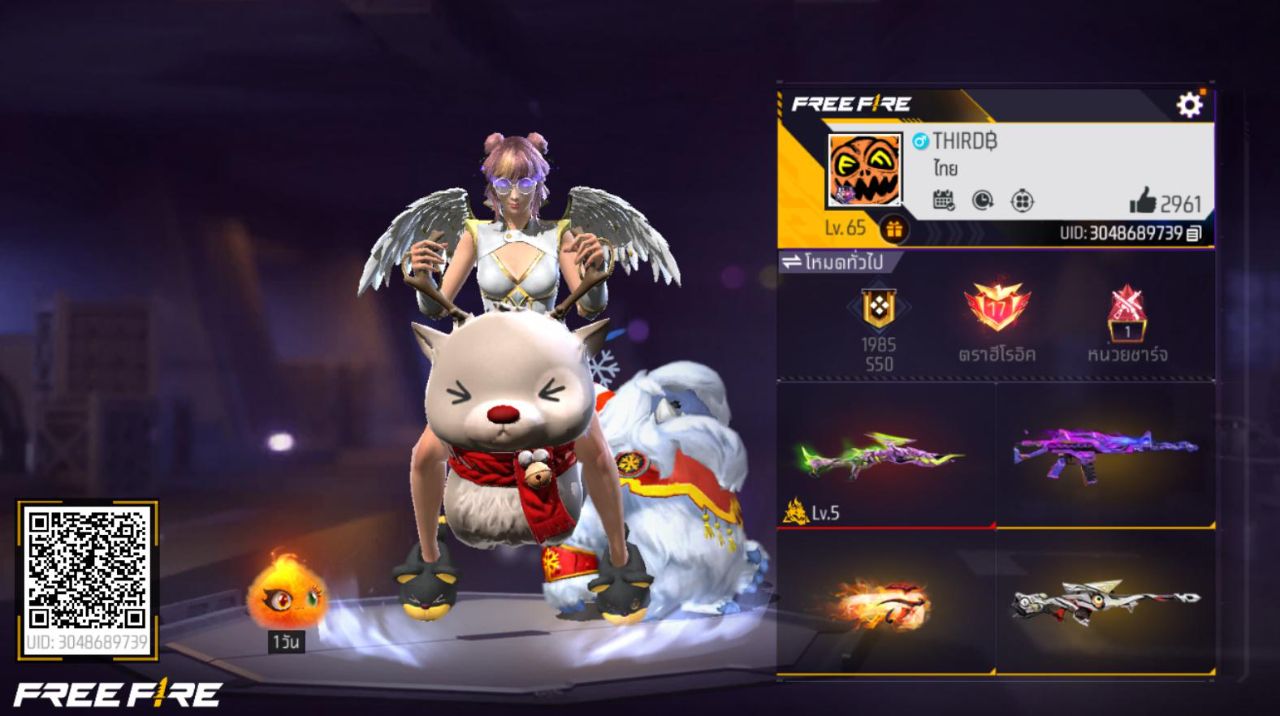Click the clock icon under the player name
The height and width of the screenshot is (716, 1280).
982,200
